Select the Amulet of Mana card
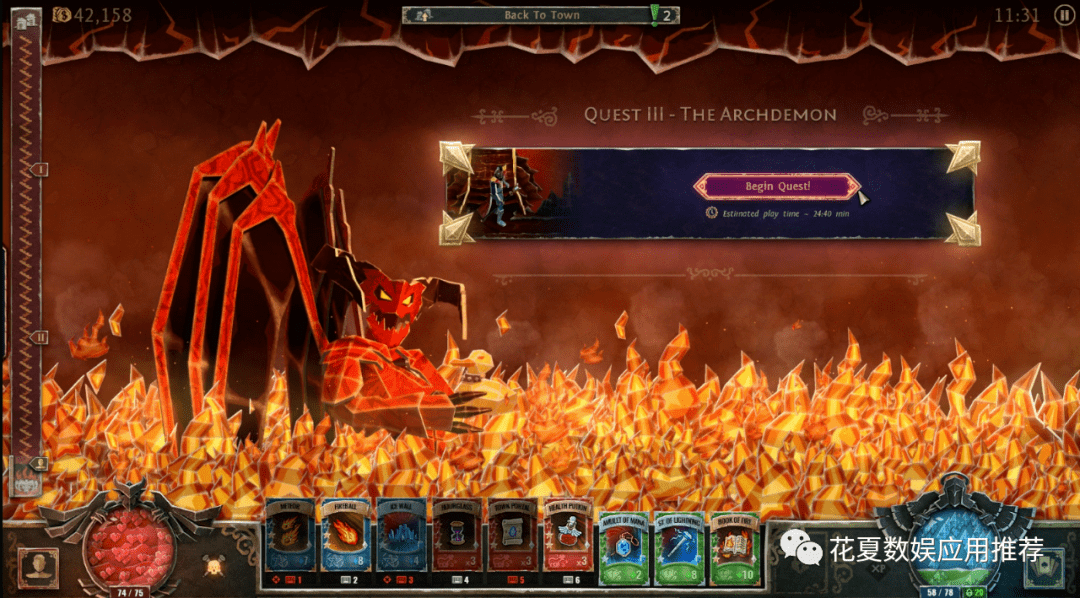1080x598 pixels. pyautogui.click(x=625, y=541)
